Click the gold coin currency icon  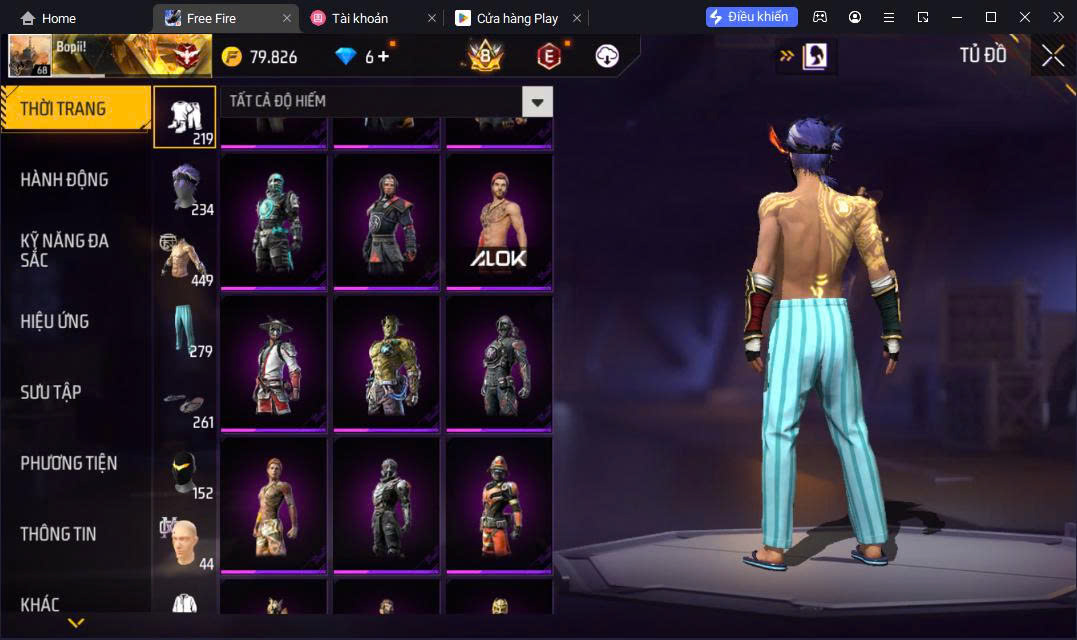point(232,57)
